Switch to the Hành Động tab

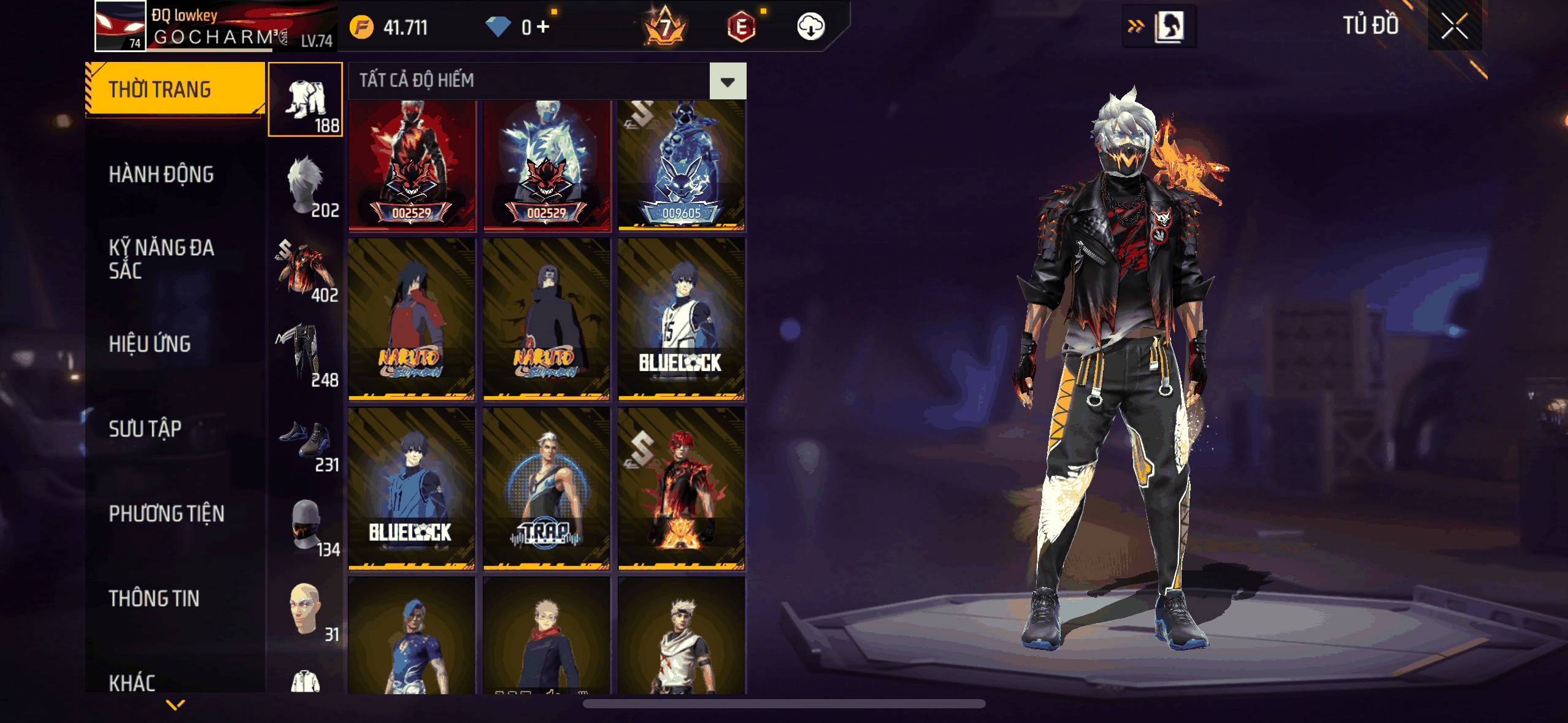click(x=161, y=175)
